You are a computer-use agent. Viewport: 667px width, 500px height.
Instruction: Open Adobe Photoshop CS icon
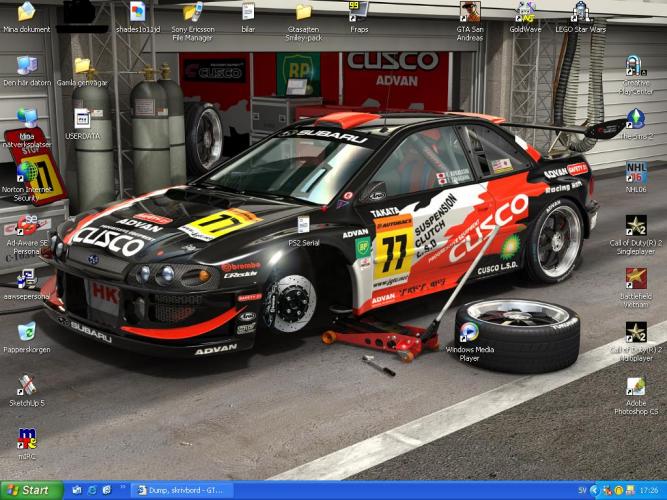tap(636, 387)
